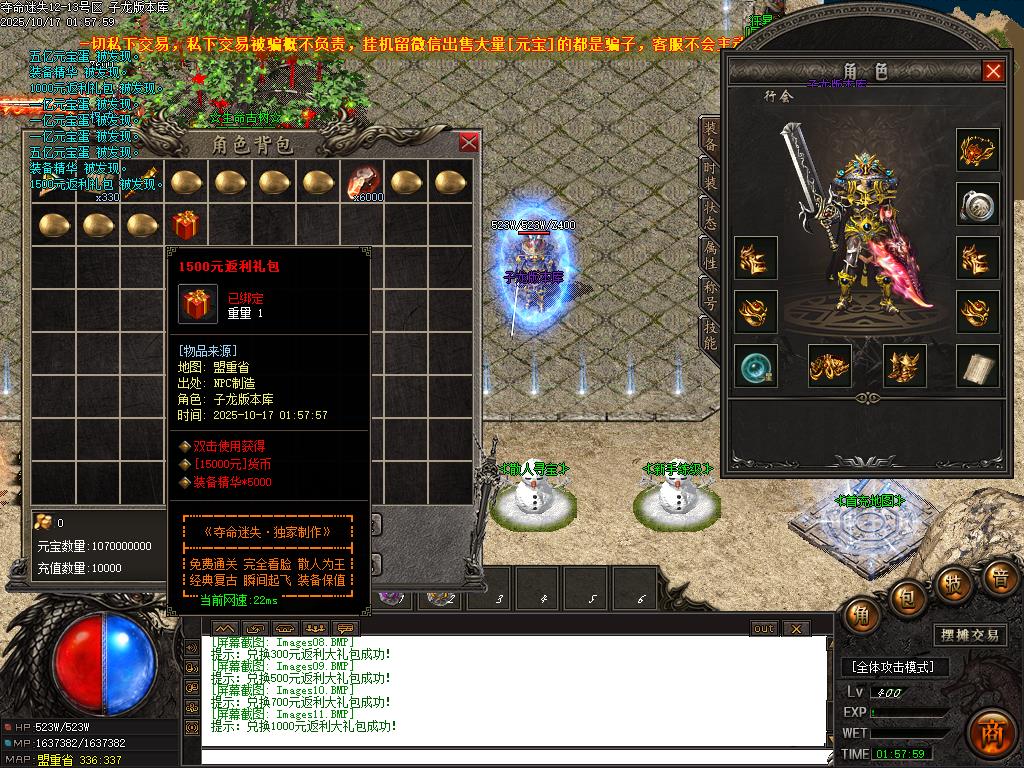The image size is (1024, 768).
Task: Select the equipped silver medal slot
Action: 977,205
